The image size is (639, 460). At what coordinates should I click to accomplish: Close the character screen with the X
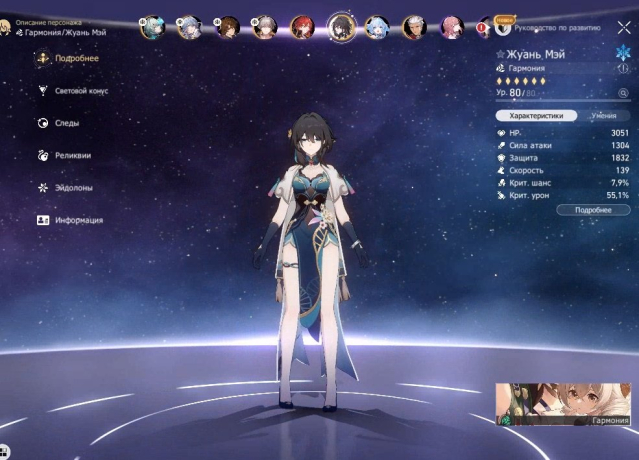[624, 28]
